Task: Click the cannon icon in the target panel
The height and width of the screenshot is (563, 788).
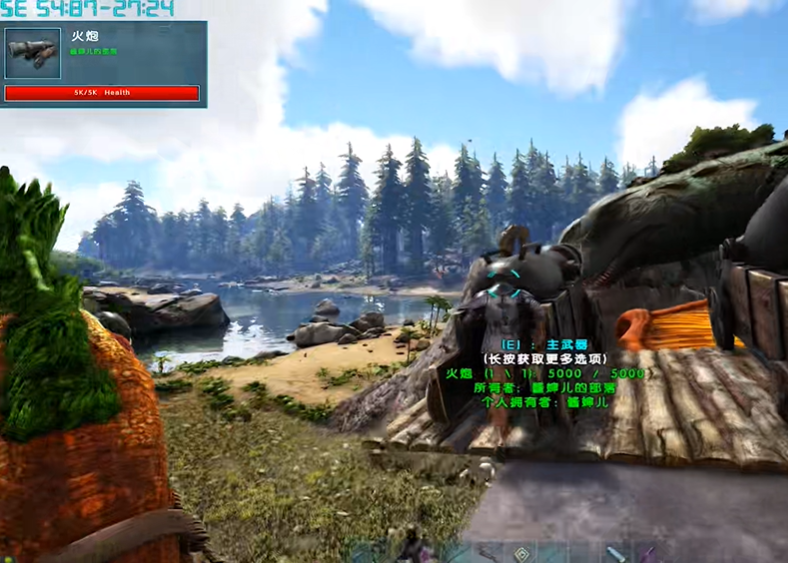Action: [x=33, y=54]
